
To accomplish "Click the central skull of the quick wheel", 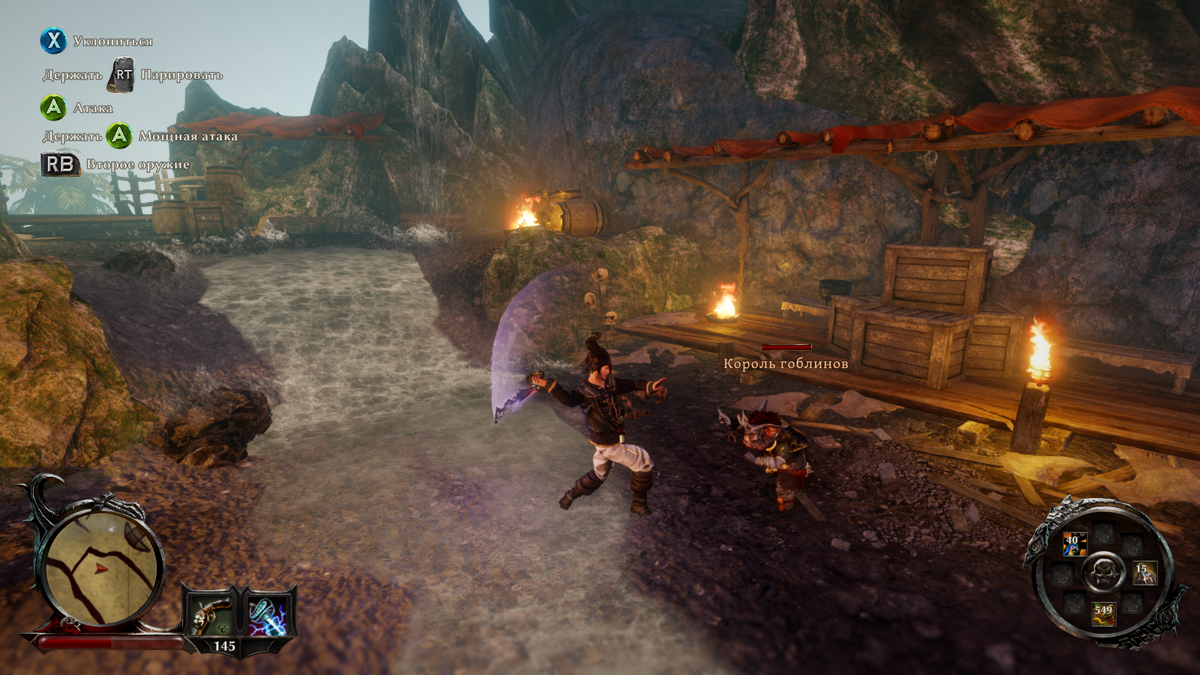I will coord(1104,573).
